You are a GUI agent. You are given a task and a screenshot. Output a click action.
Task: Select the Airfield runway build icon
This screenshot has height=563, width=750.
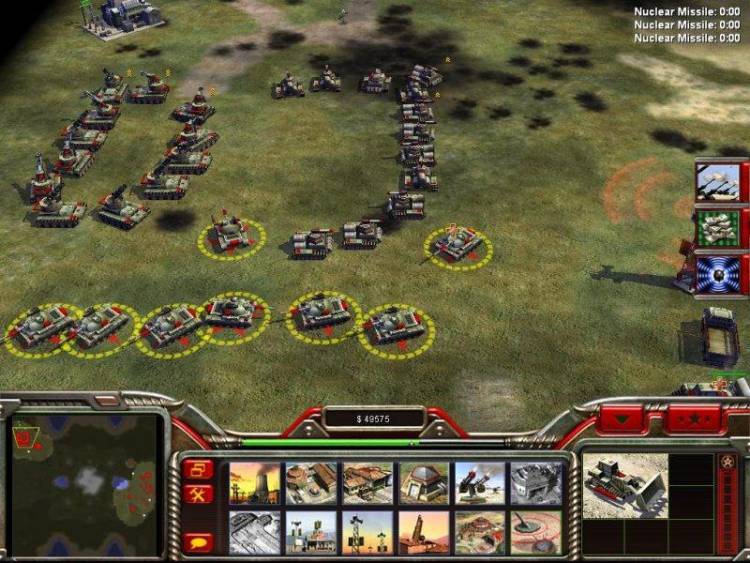tap(255, 532)
